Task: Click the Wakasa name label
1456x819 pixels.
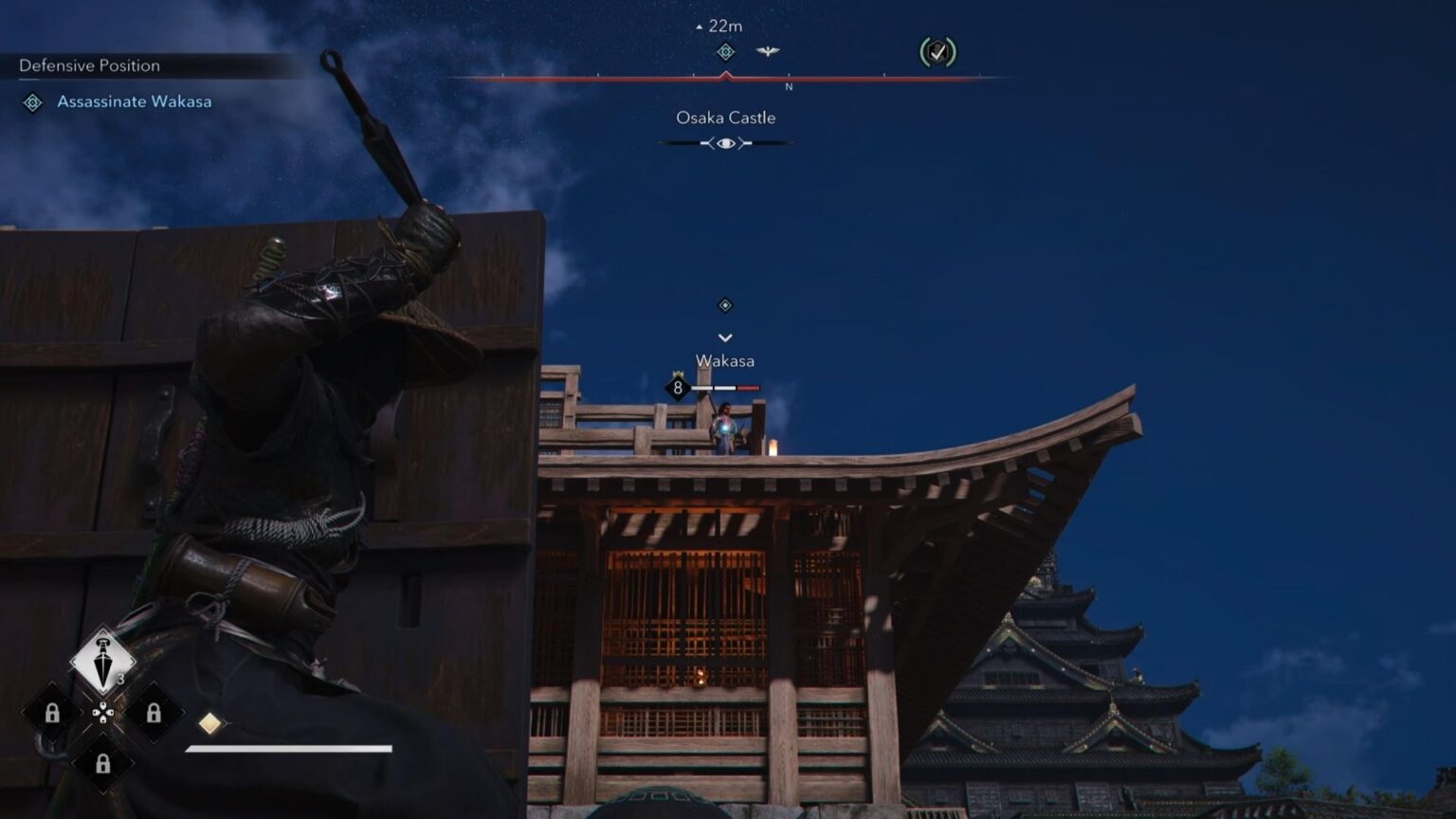Action: tap(726, 360)
